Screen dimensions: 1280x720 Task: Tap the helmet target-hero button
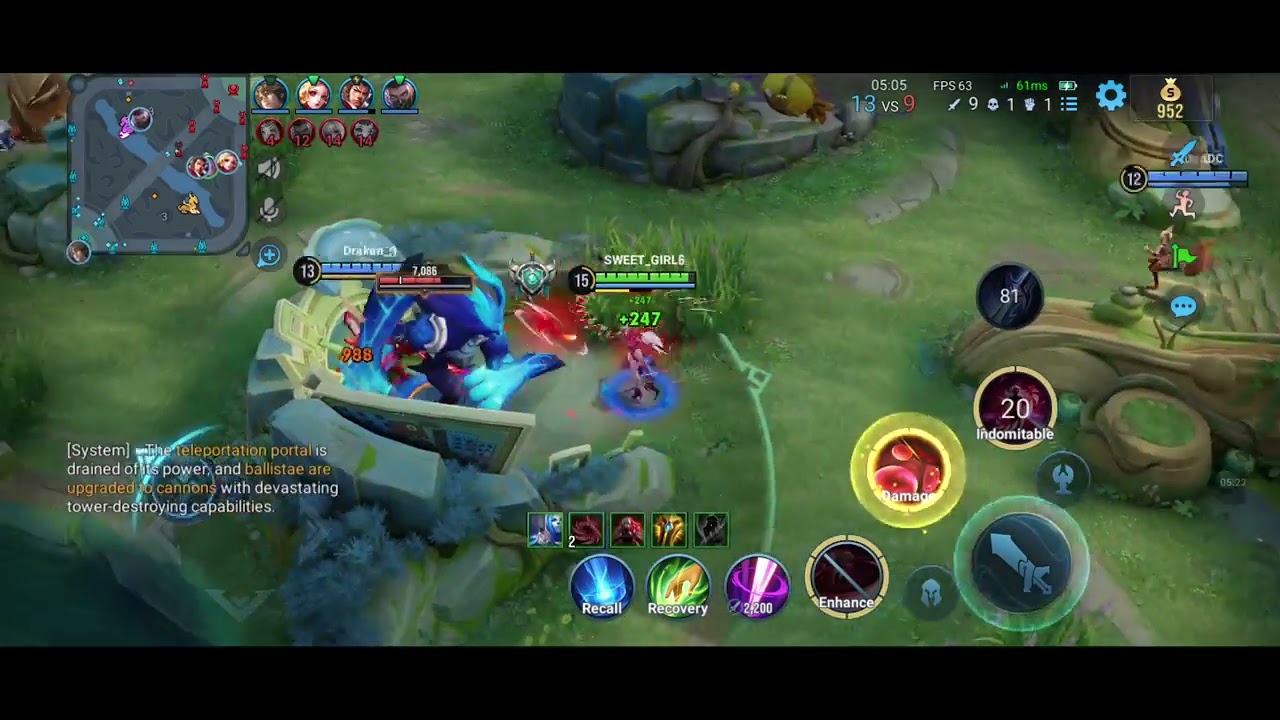tap(931, 592)
